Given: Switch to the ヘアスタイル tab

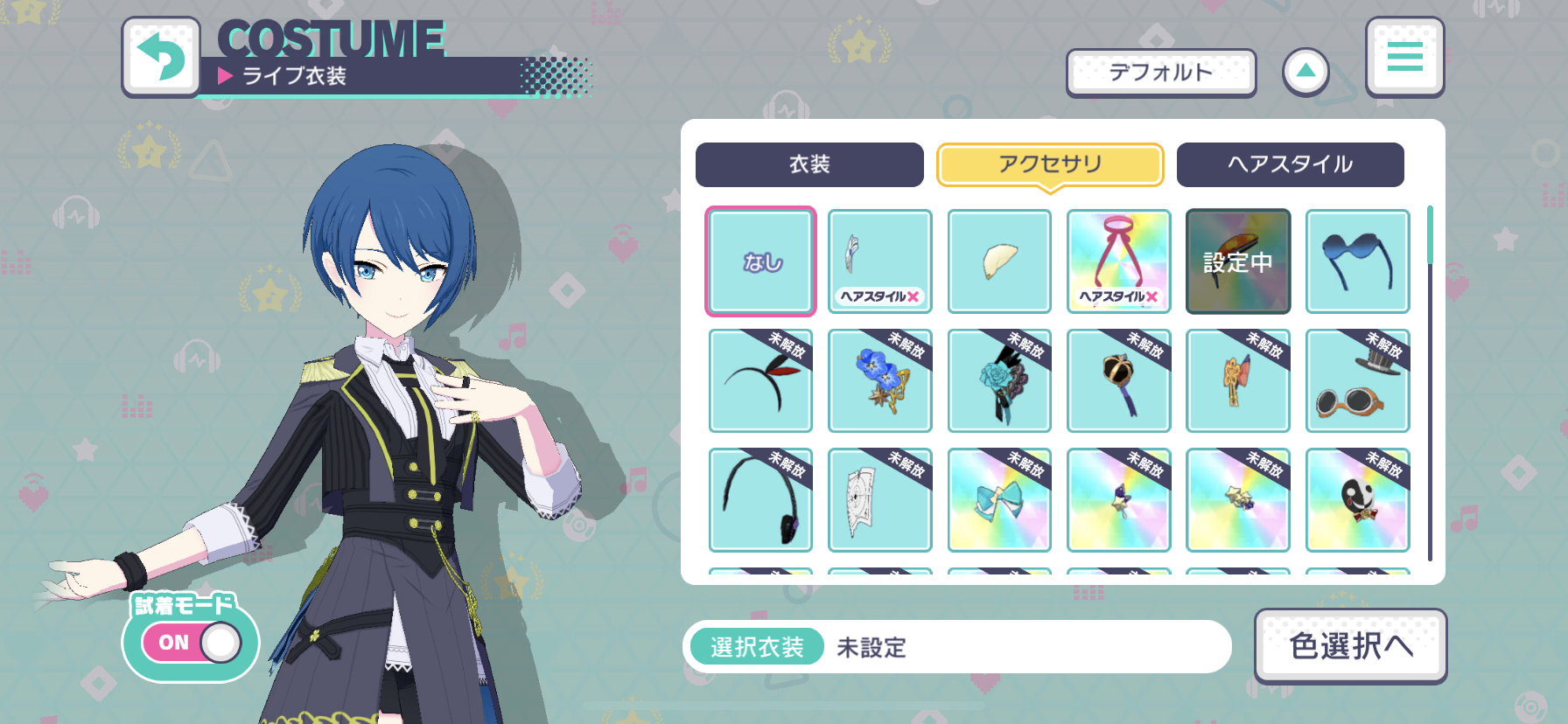Looking at the screenshot, I should tap(1290, 164).
